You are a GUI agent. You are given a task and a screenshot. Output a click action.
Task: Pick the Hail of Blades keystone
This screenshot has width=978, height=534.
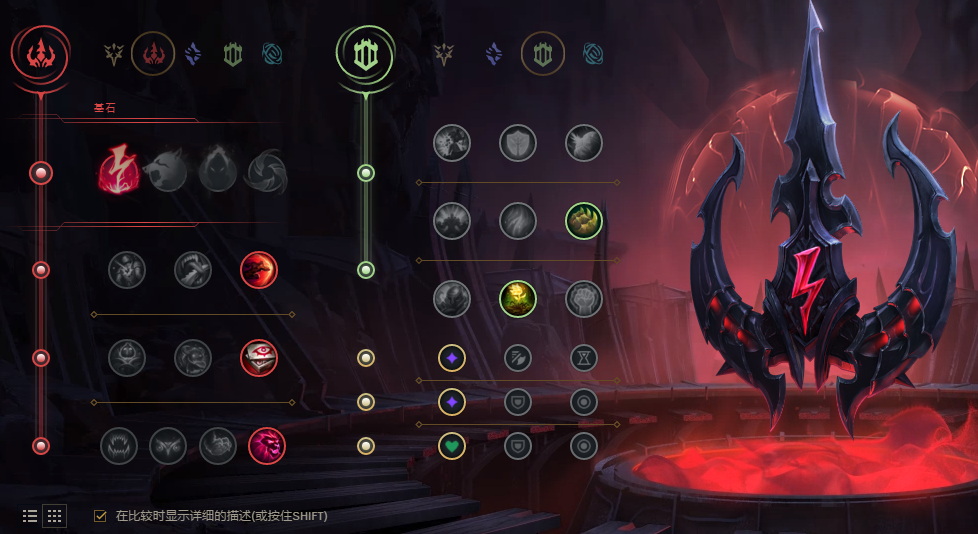coord(266,172)
